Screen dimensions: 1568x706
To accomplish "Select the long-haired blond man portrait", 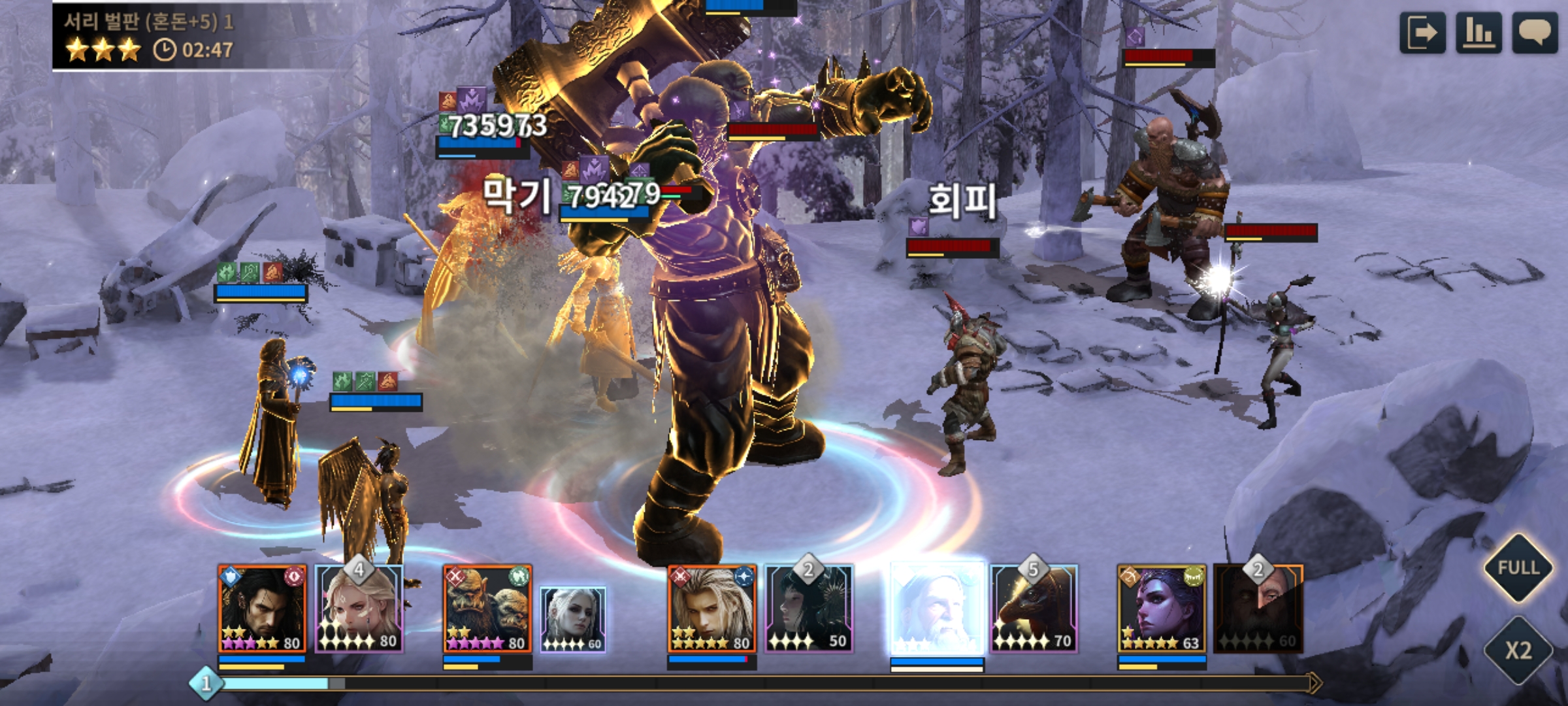I will [712, 609].
